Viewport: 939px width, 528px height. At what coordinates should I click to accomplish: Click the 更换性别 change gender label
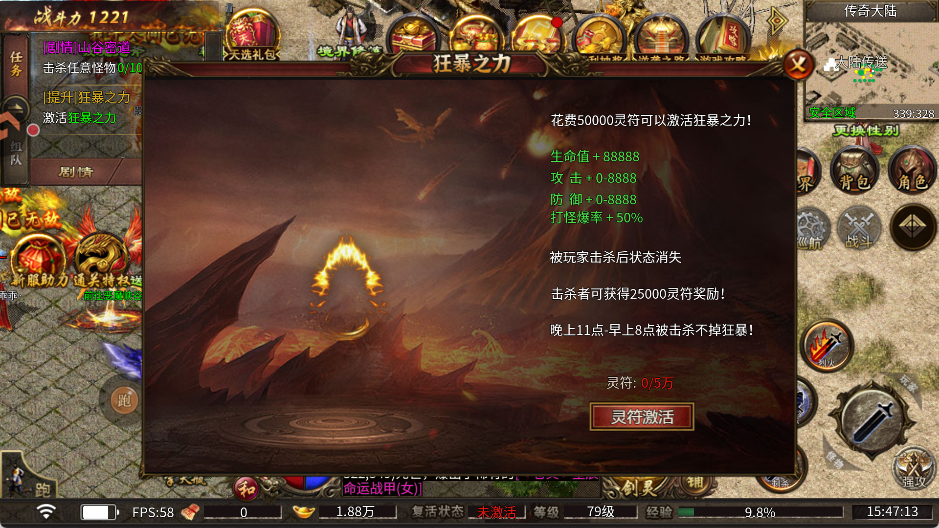pos(866,130)
